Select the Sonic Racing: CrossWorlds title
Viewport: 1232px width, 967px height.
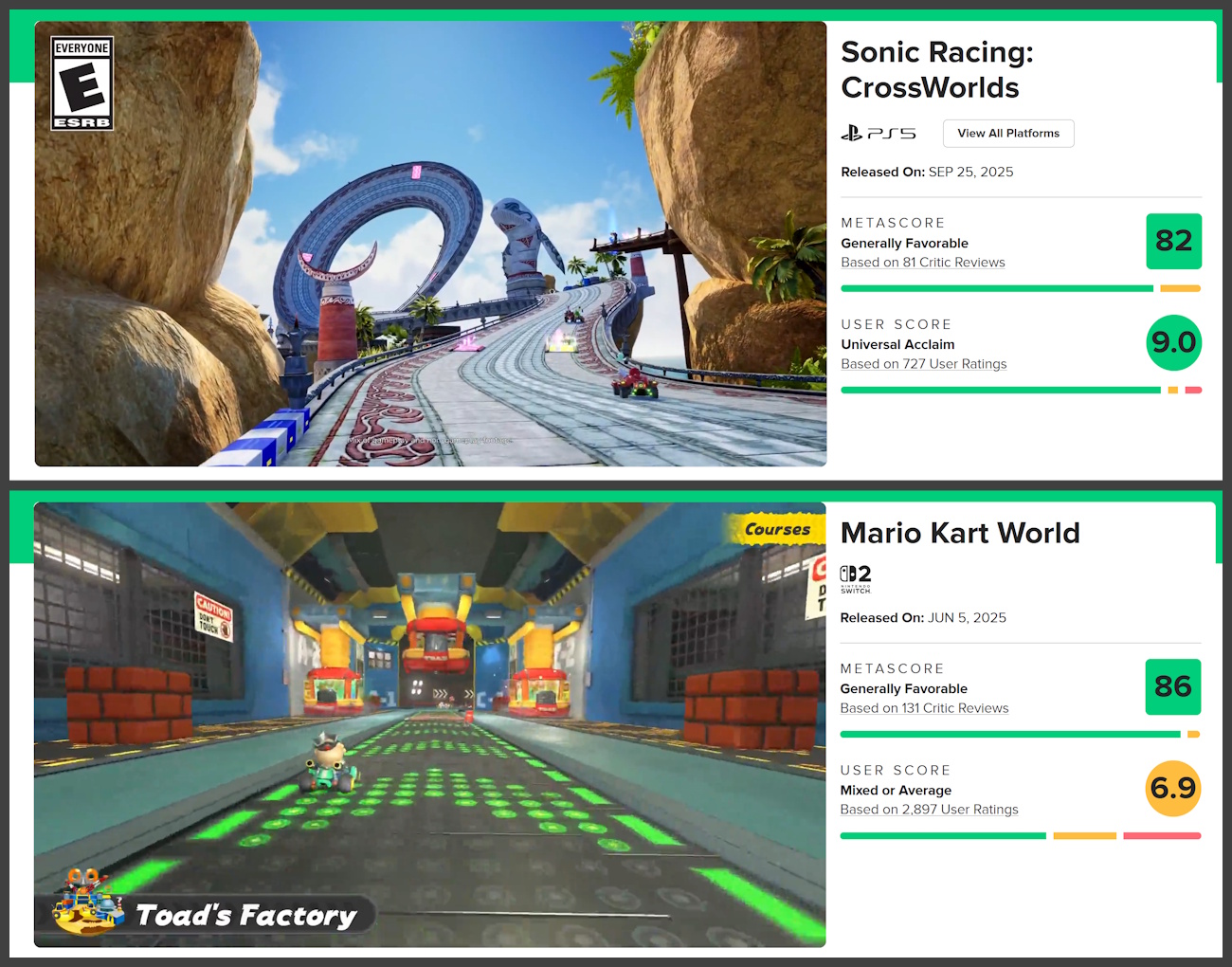click(x=936, y=69)
